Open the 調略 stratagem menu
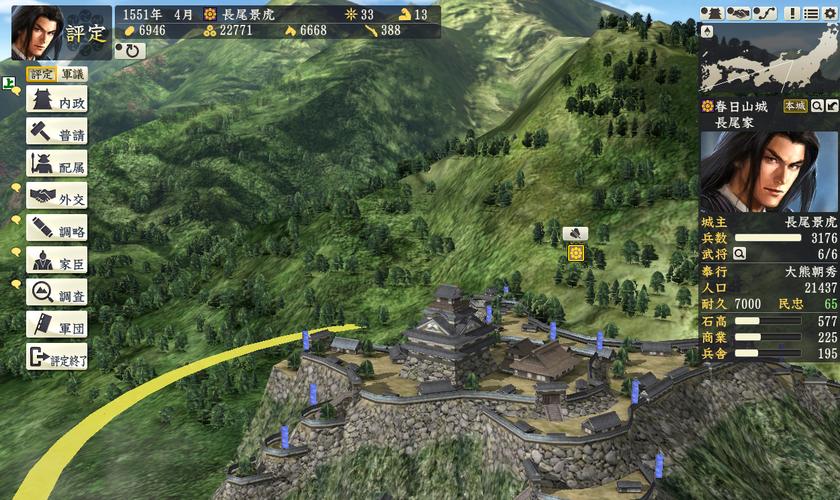The height and width of the screenshot is (500, 840). tap(57, 229)
